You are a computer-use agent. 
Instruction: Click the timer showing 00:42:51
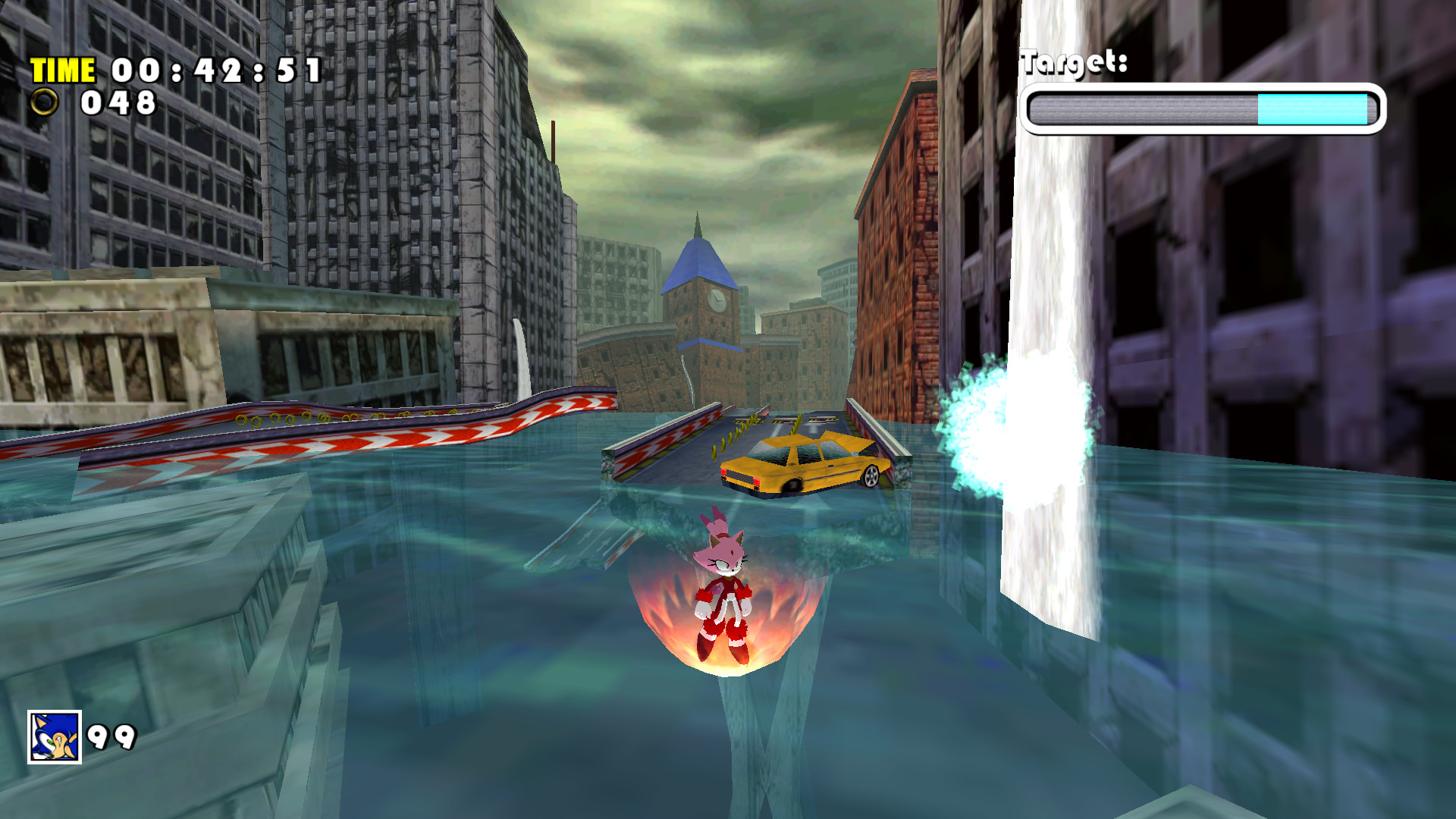point(216,71)
